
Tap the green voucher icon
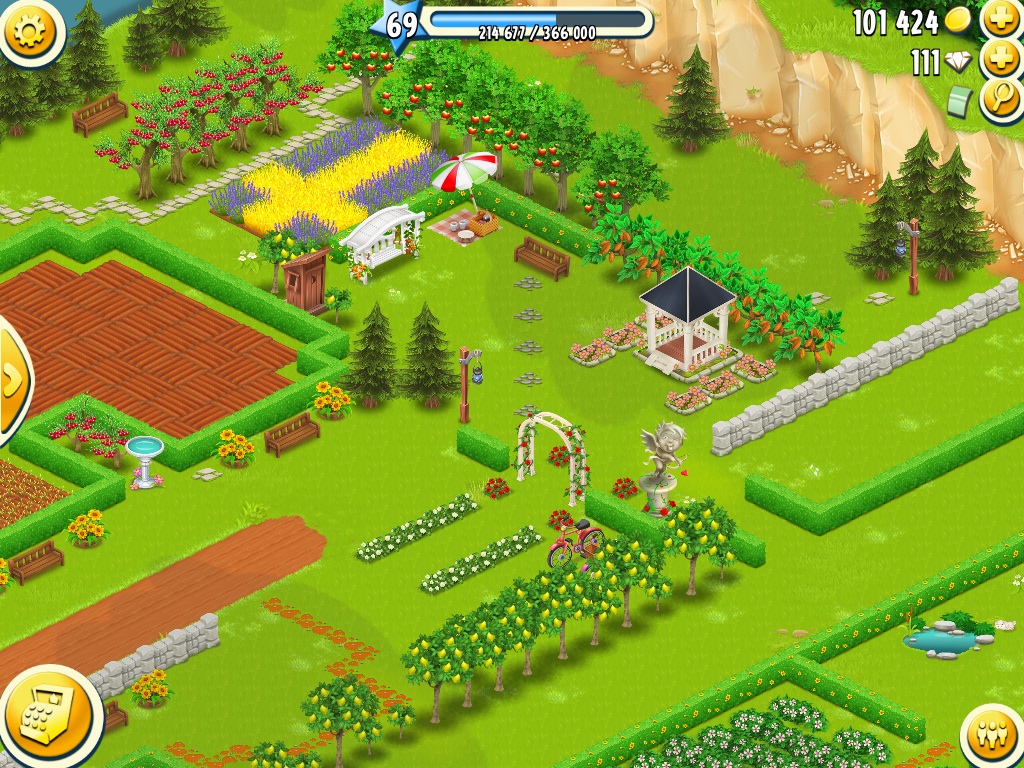click(961, 101)
